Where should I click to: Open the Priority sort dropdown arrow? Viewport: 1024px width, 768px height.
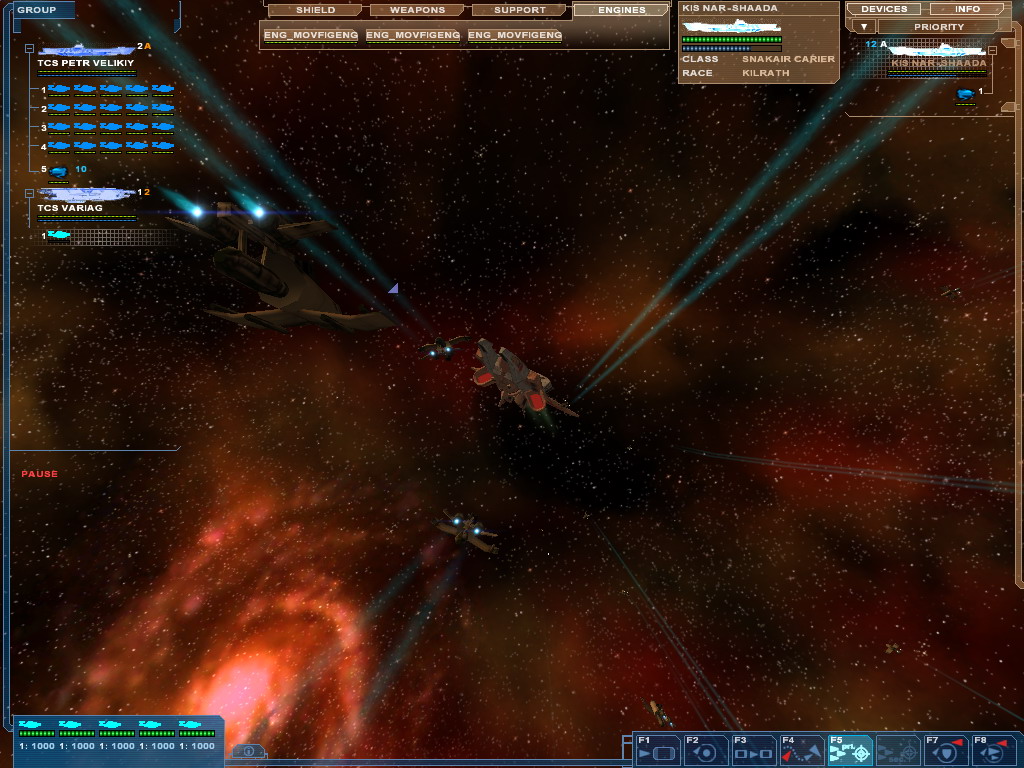click(x=864, y=26)
